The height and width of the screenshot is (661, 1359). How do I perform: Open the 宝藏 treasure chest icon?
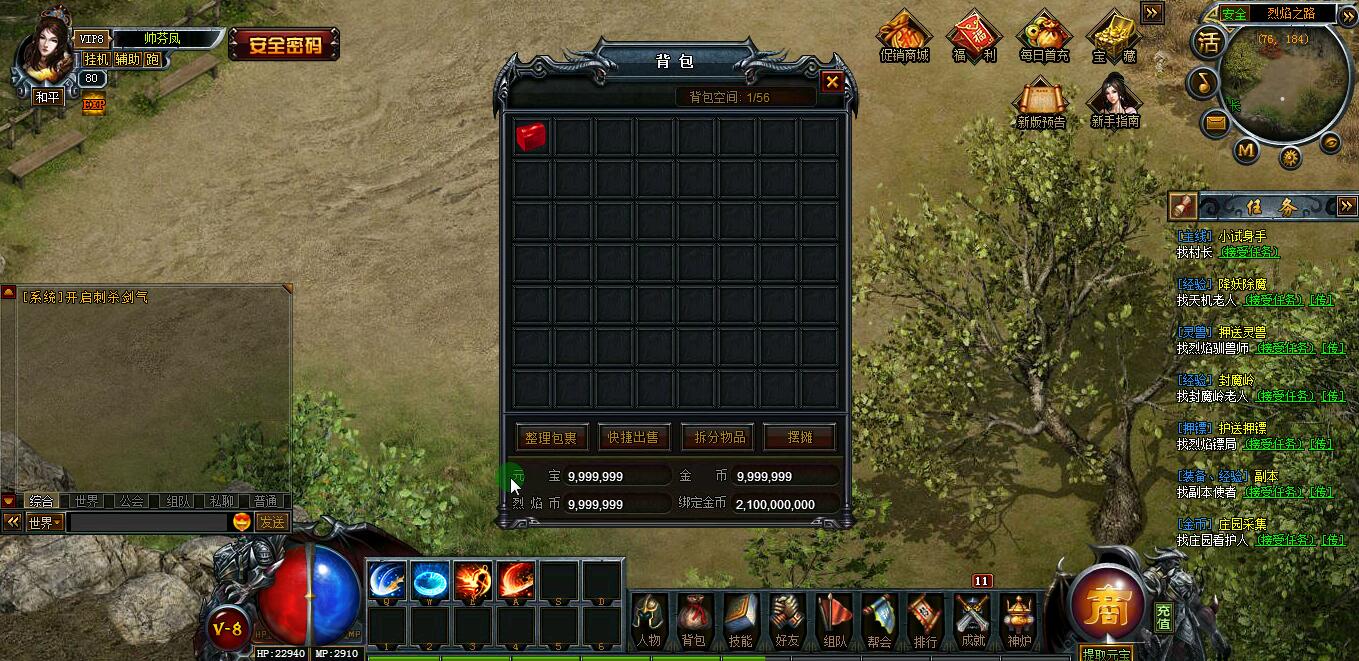[1113, 37]
